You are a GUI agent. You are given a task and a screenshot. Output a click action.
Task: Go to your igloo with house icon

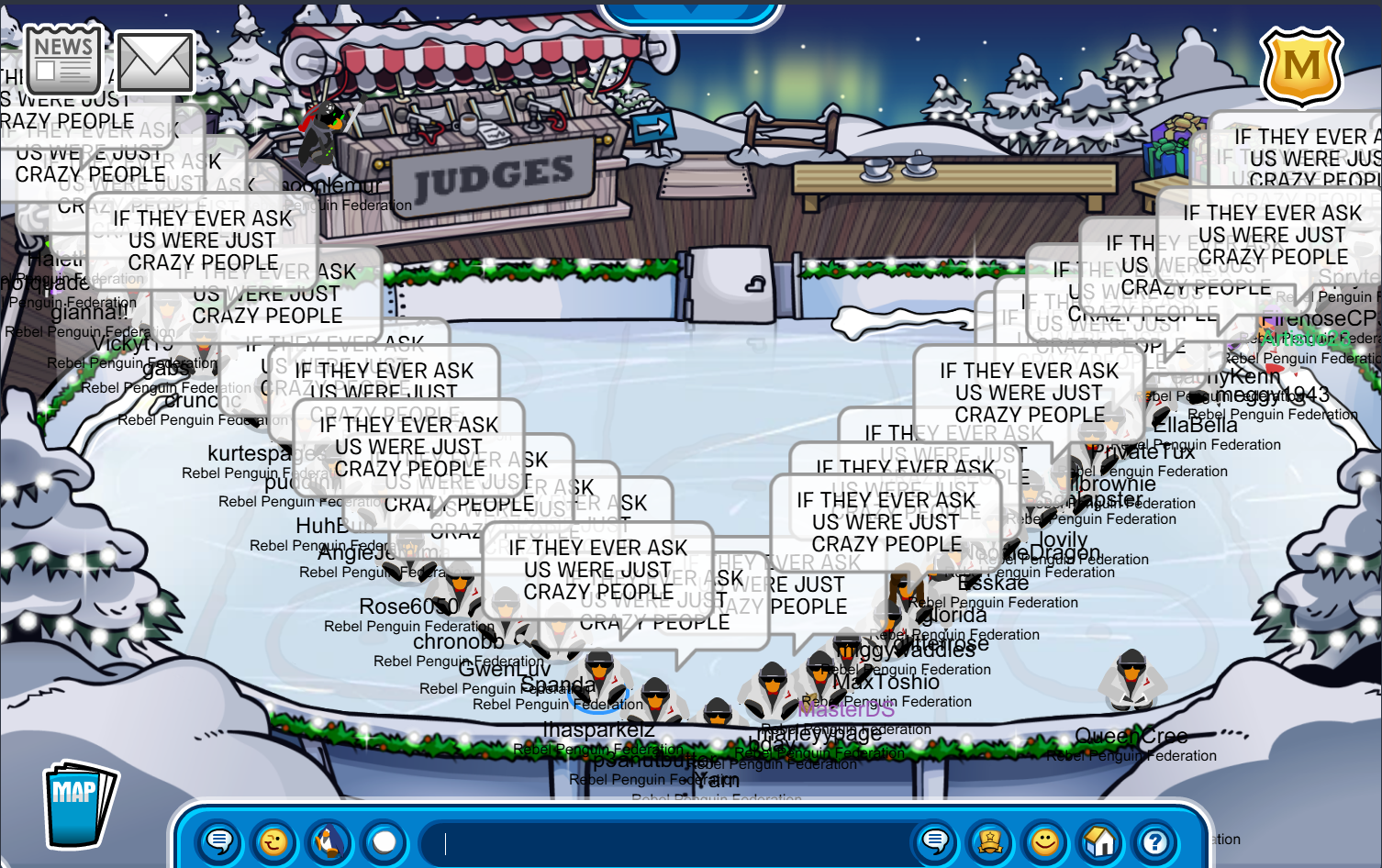1100,841
